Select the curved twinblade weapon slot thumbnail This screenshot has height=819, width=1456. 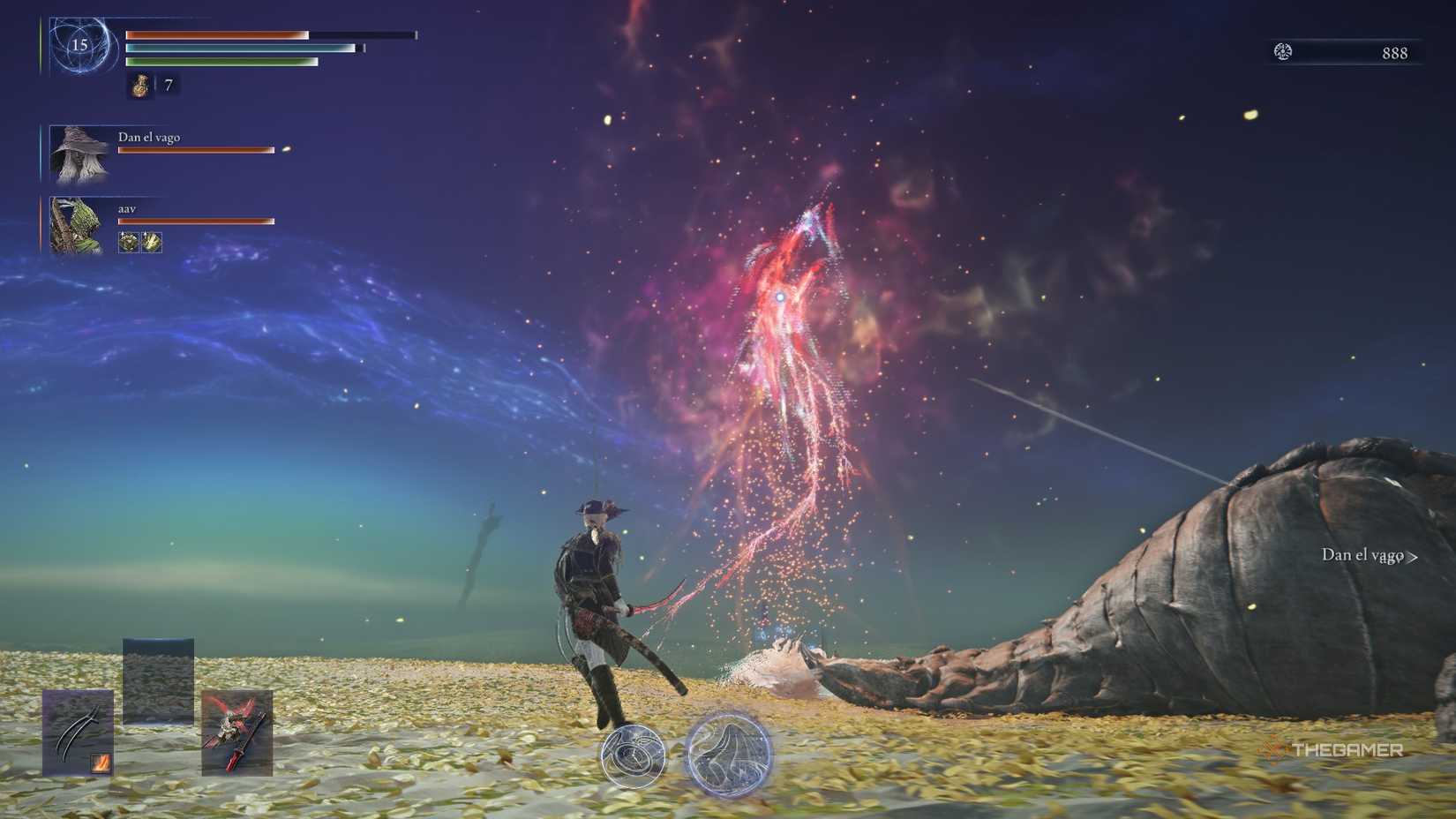(x=78, y=734)
